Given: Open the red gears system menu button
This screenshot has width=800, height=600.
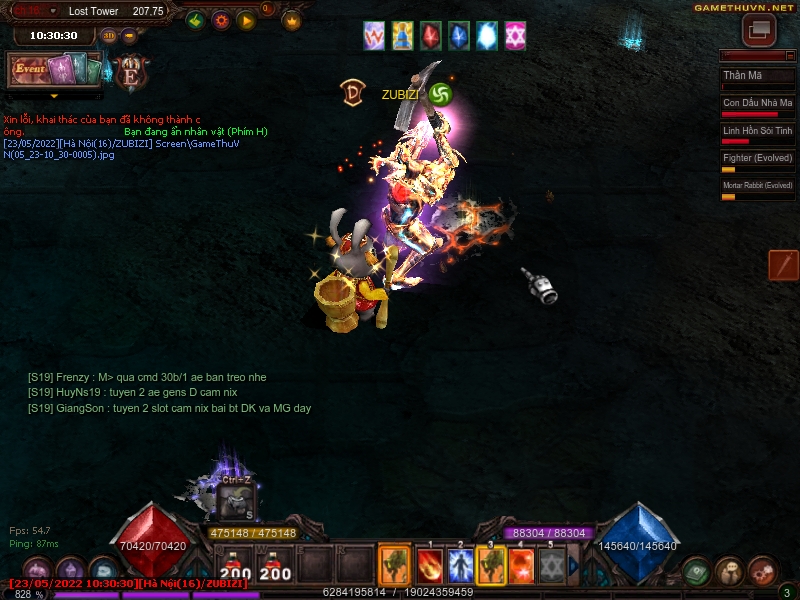Looking at the screenshot, I should point(762,571).
